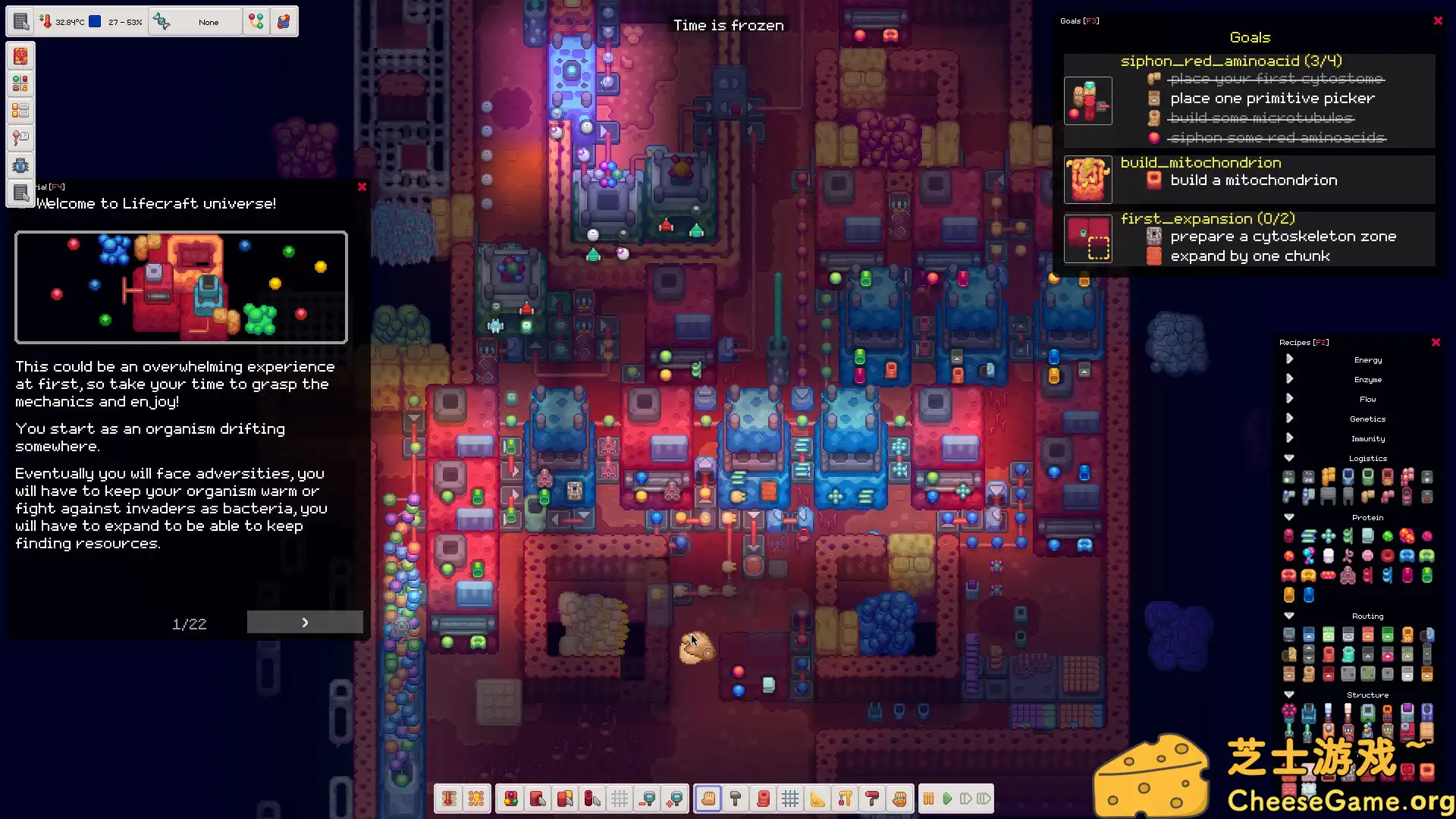Toggle the energy grid overlay

coord(478,799)
